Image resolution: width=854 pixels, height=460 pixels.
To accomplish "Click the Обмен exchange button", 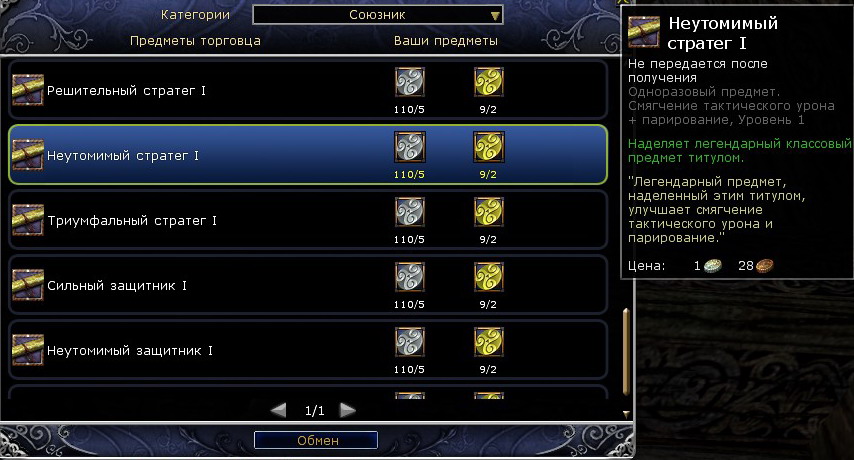I will pos(316,440).
